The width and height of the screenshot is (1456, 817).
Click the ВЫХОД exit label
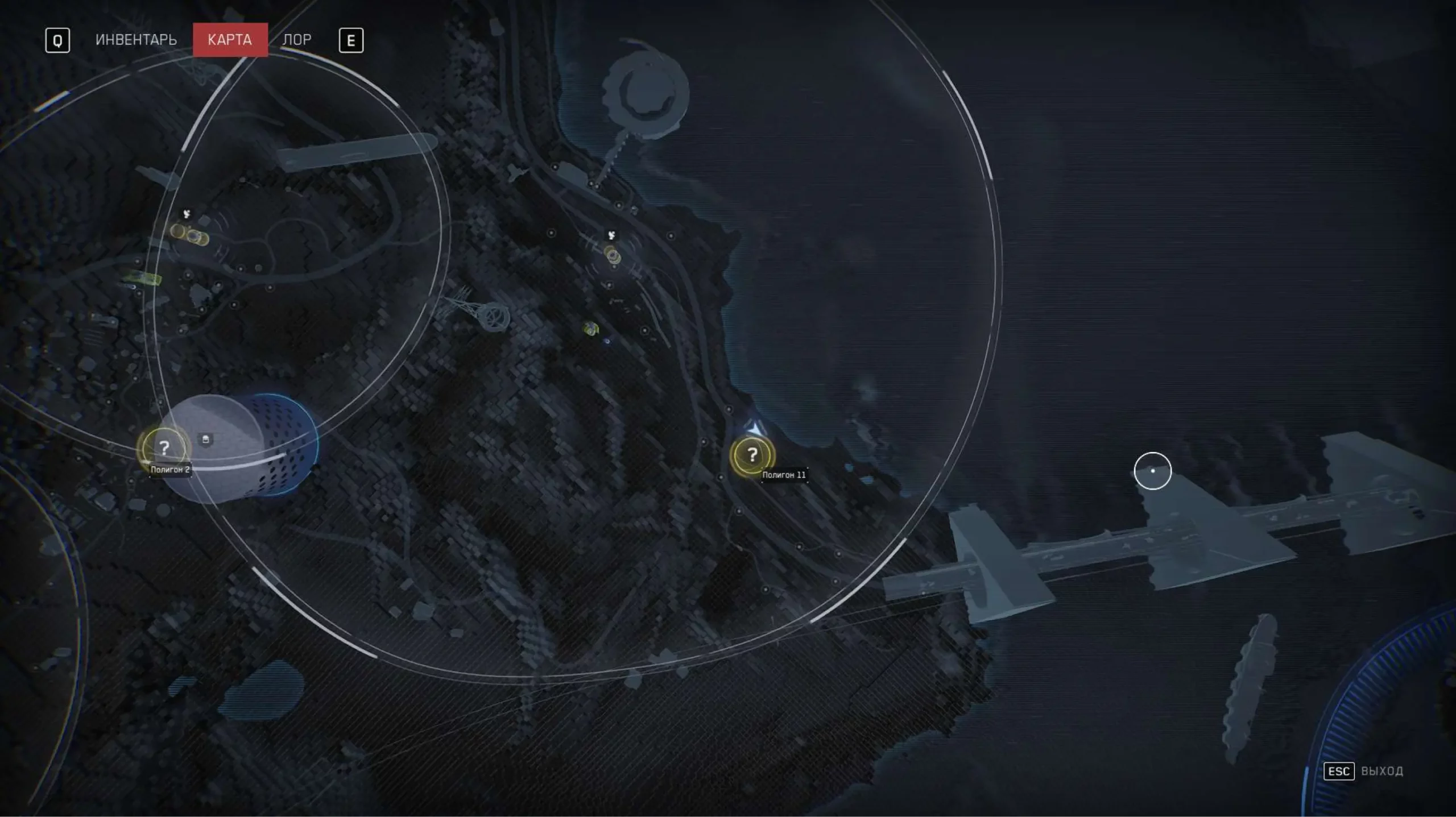pyautogui.click(x=1382, y=771)
